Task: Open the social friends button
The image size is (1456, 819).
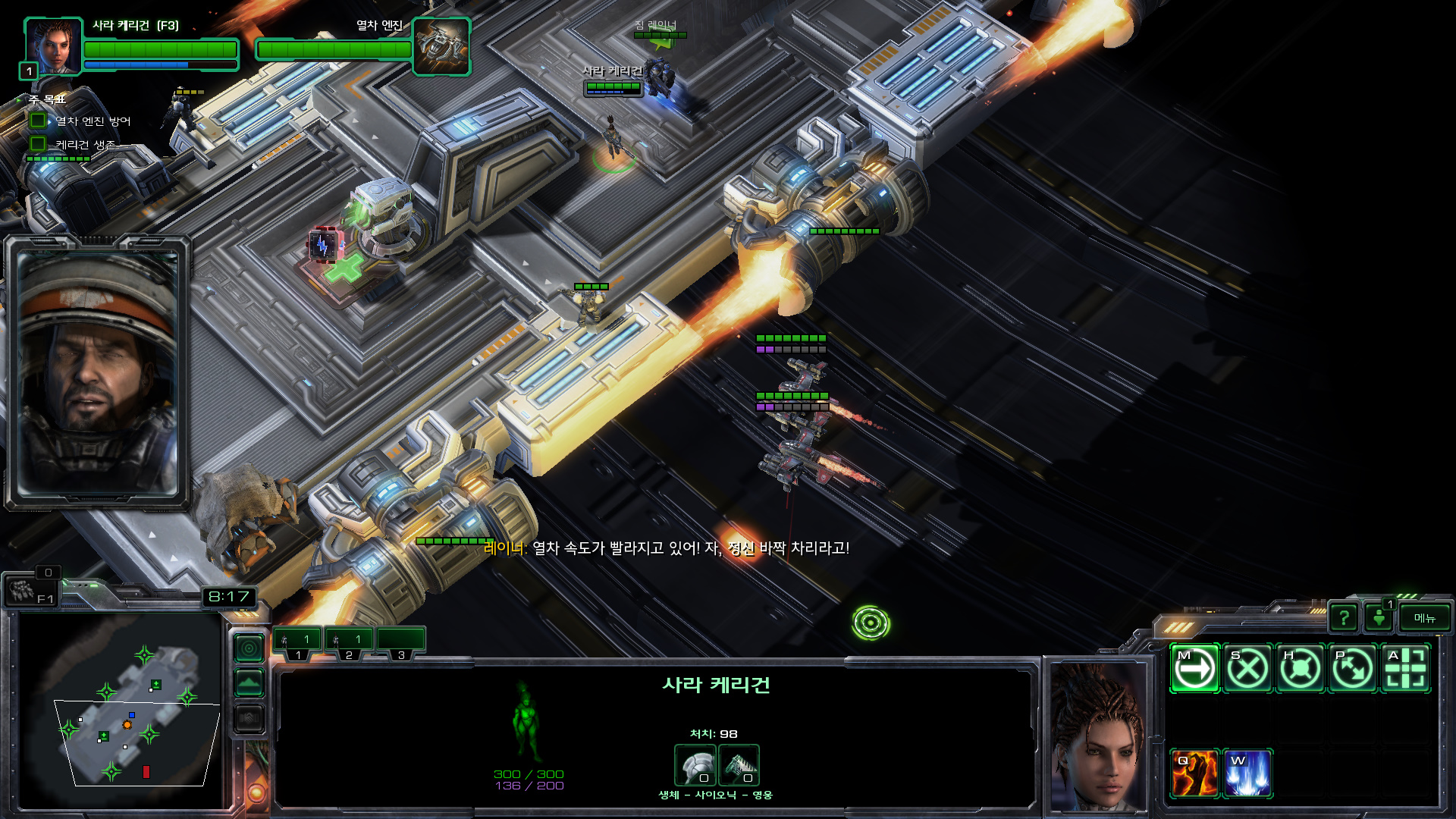Action: [x=1379, y=618]
